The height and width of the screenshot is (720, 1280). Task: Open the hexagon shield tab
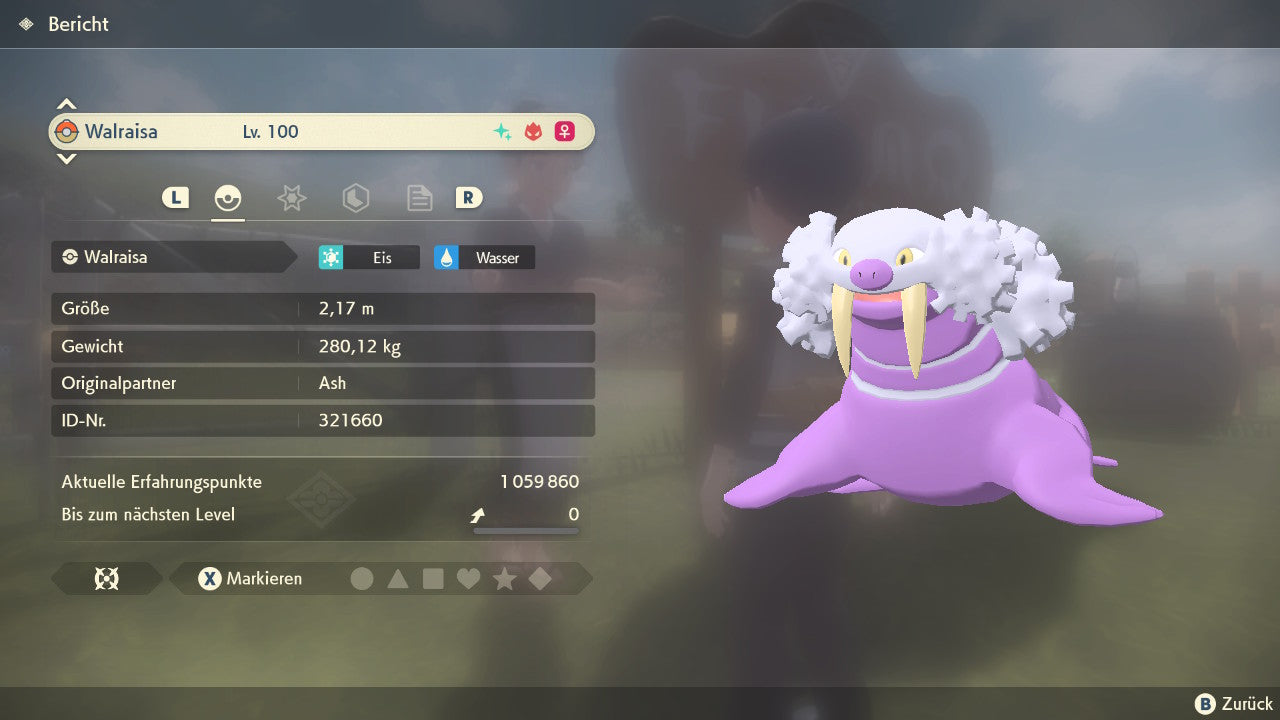(355, 198)
